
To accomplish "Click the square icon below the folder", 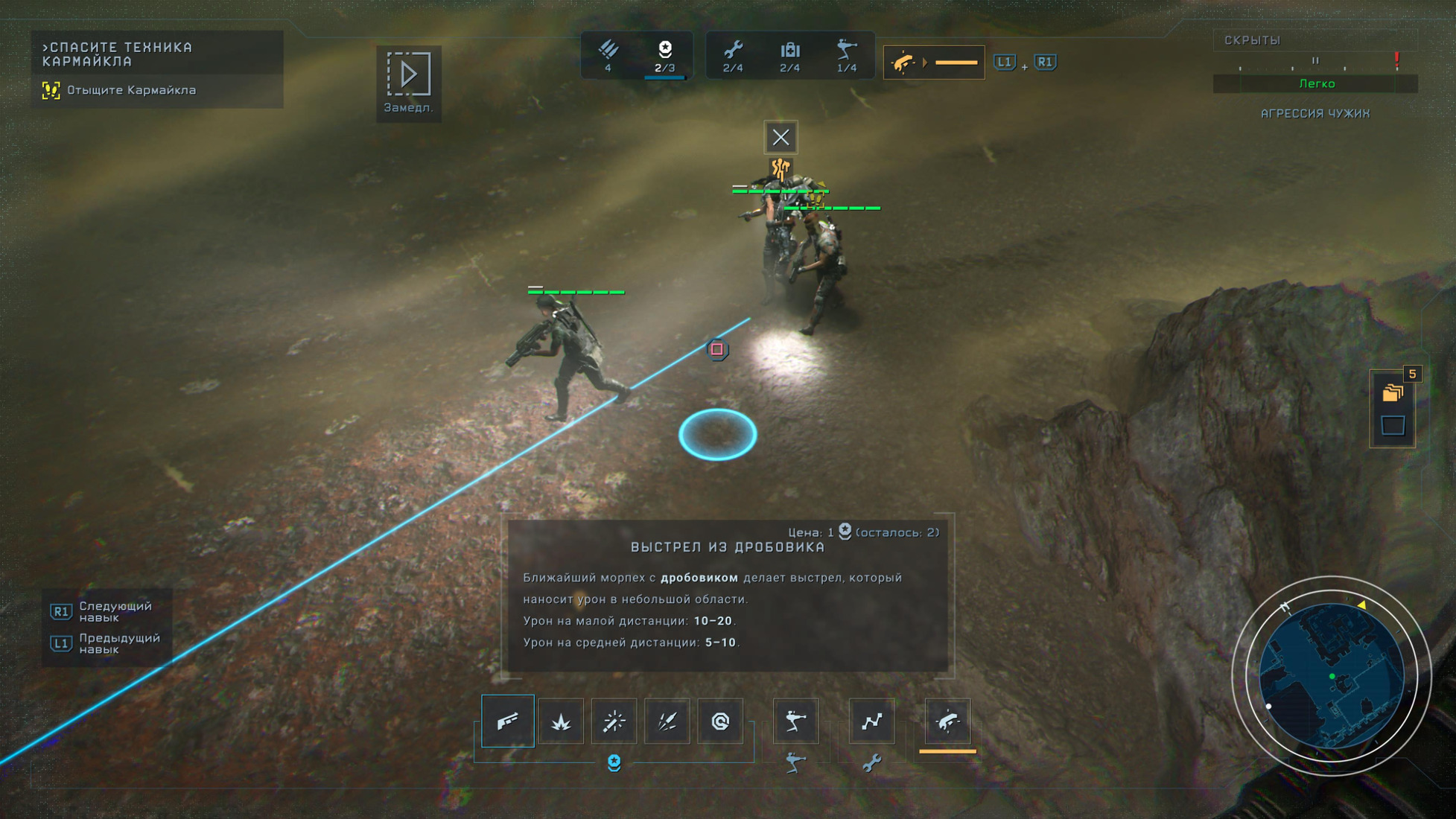I will [1393, 426].
